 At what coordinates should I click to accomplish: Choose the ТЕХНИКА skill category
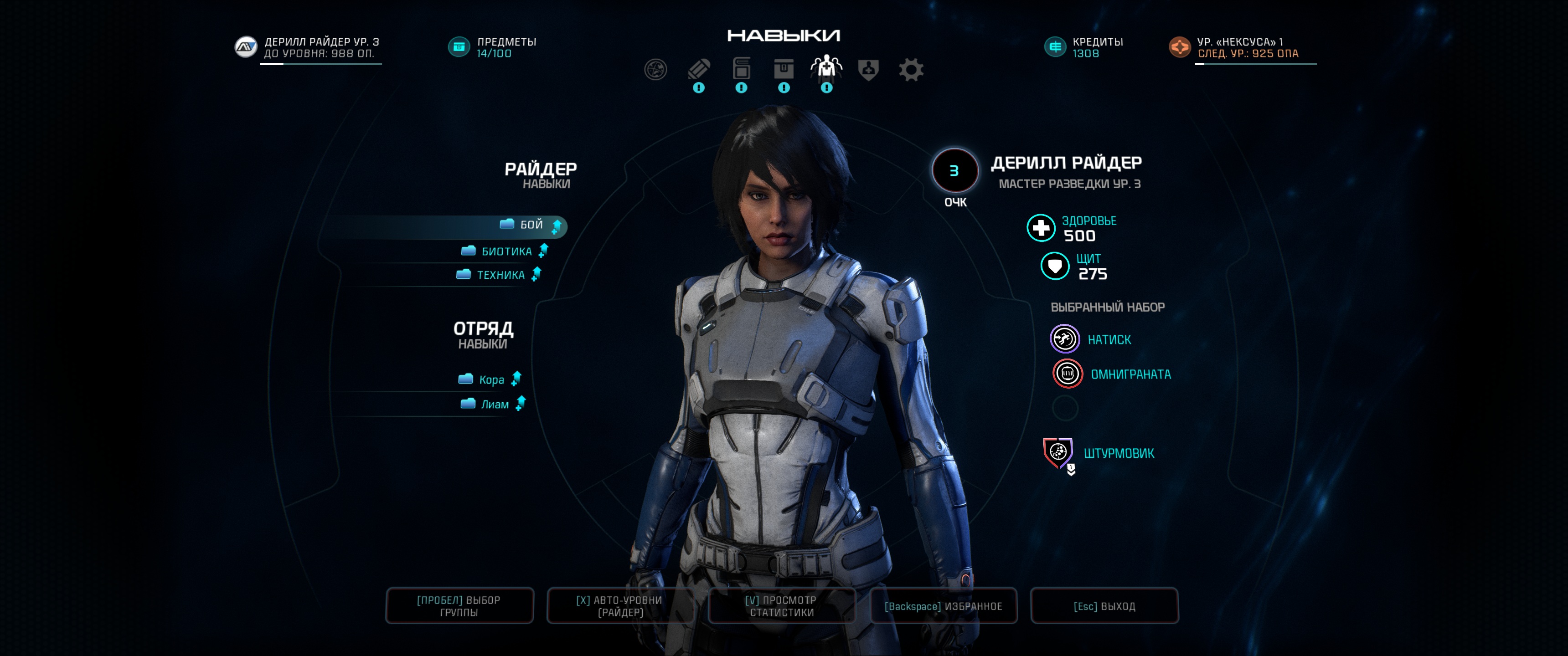500,275
